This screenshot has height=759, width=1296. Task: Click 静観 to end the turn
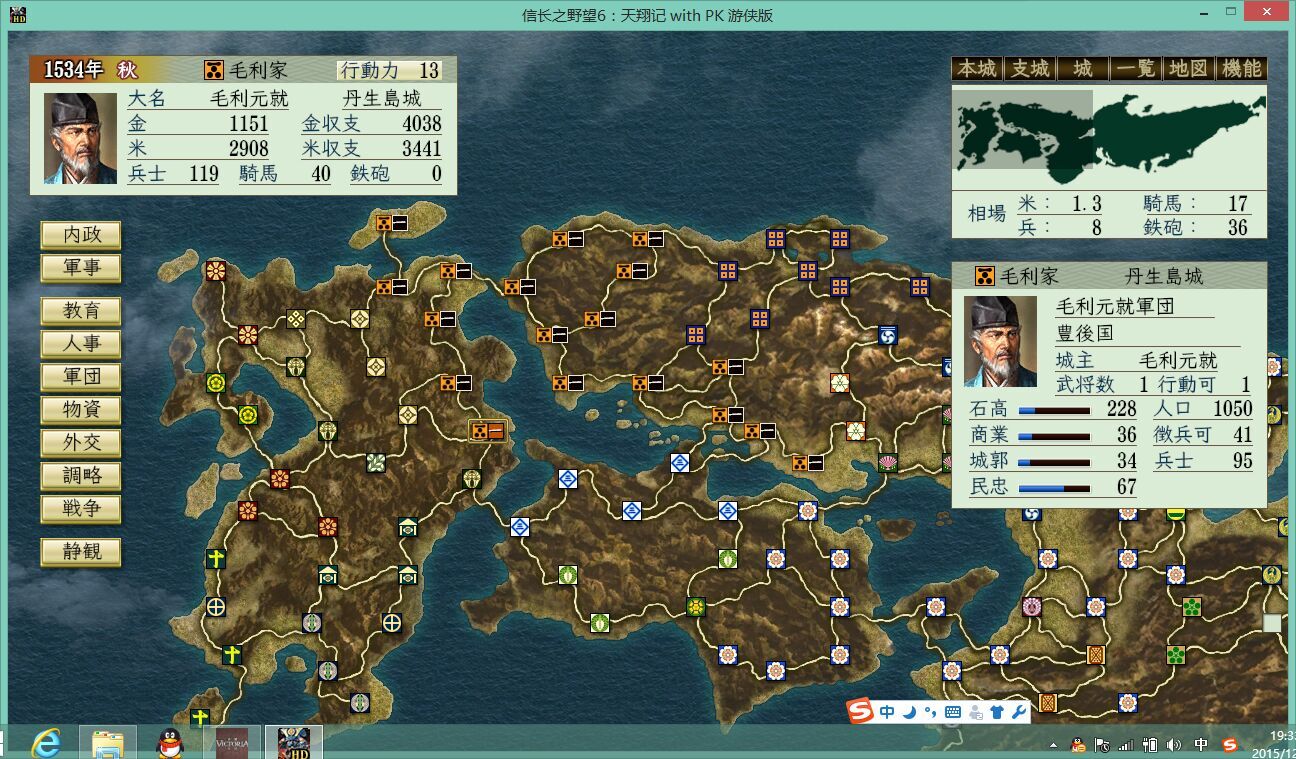pos(80,552)
